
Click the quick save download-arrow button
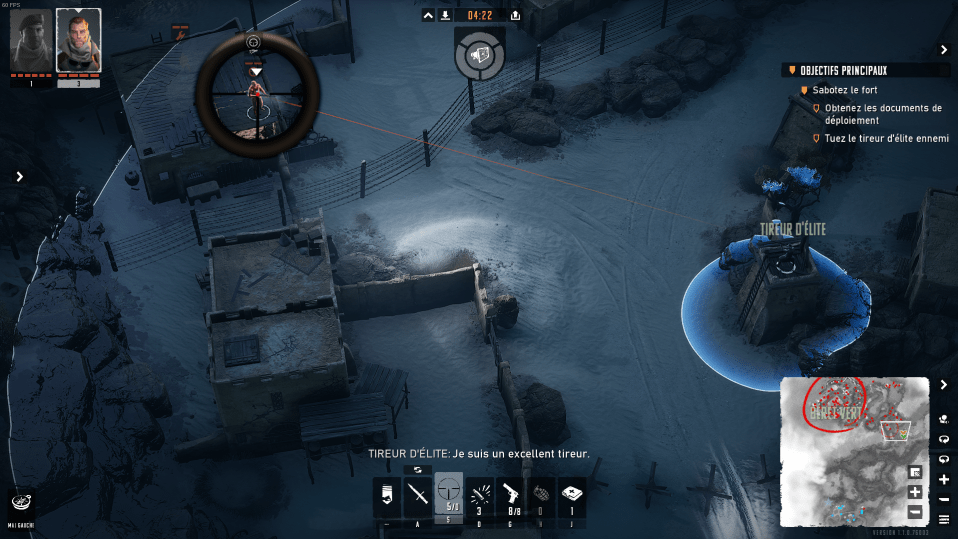tap(444, 15)
